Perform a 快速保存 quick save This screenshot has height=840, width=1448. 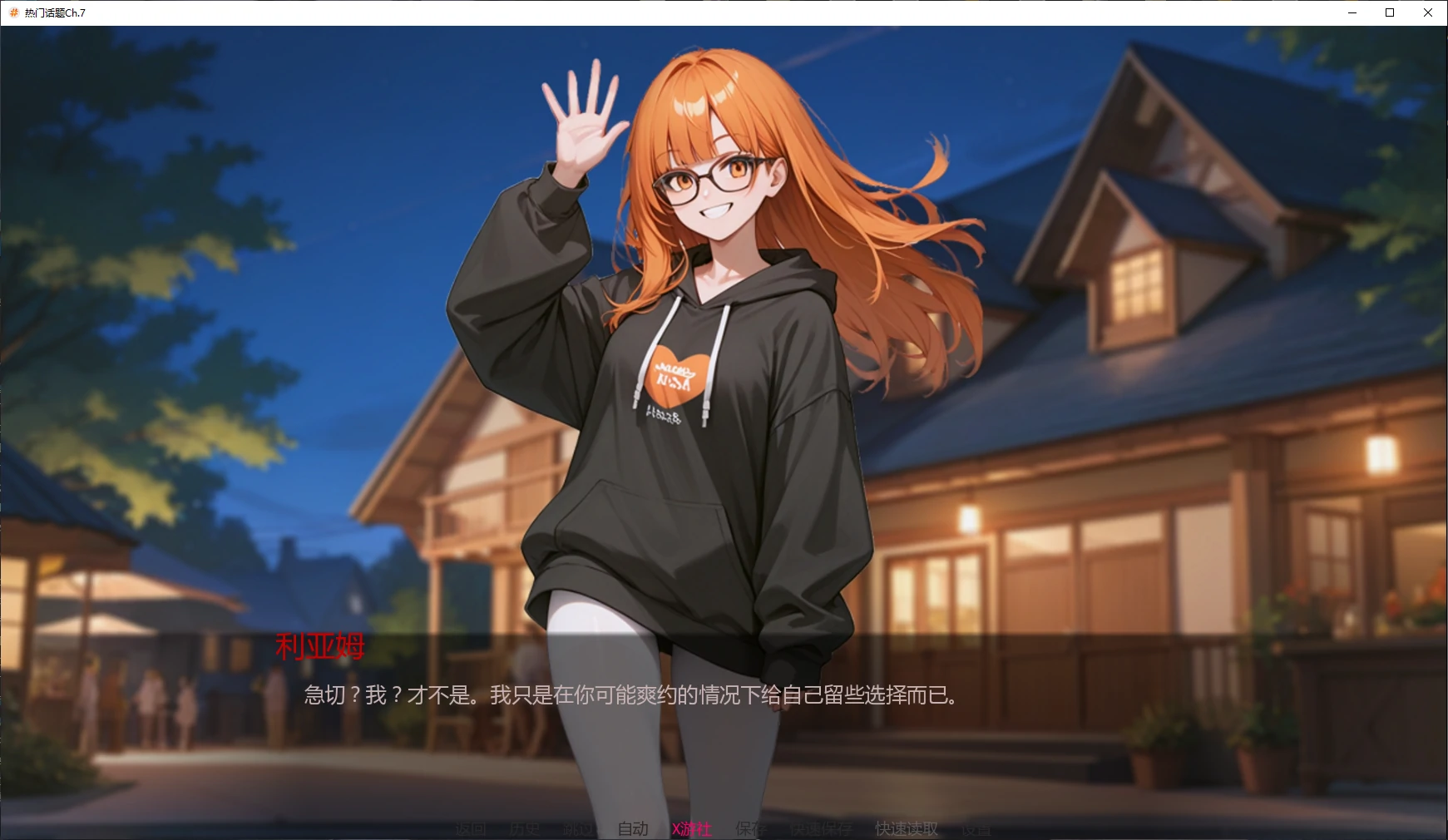tap(822, 828)
